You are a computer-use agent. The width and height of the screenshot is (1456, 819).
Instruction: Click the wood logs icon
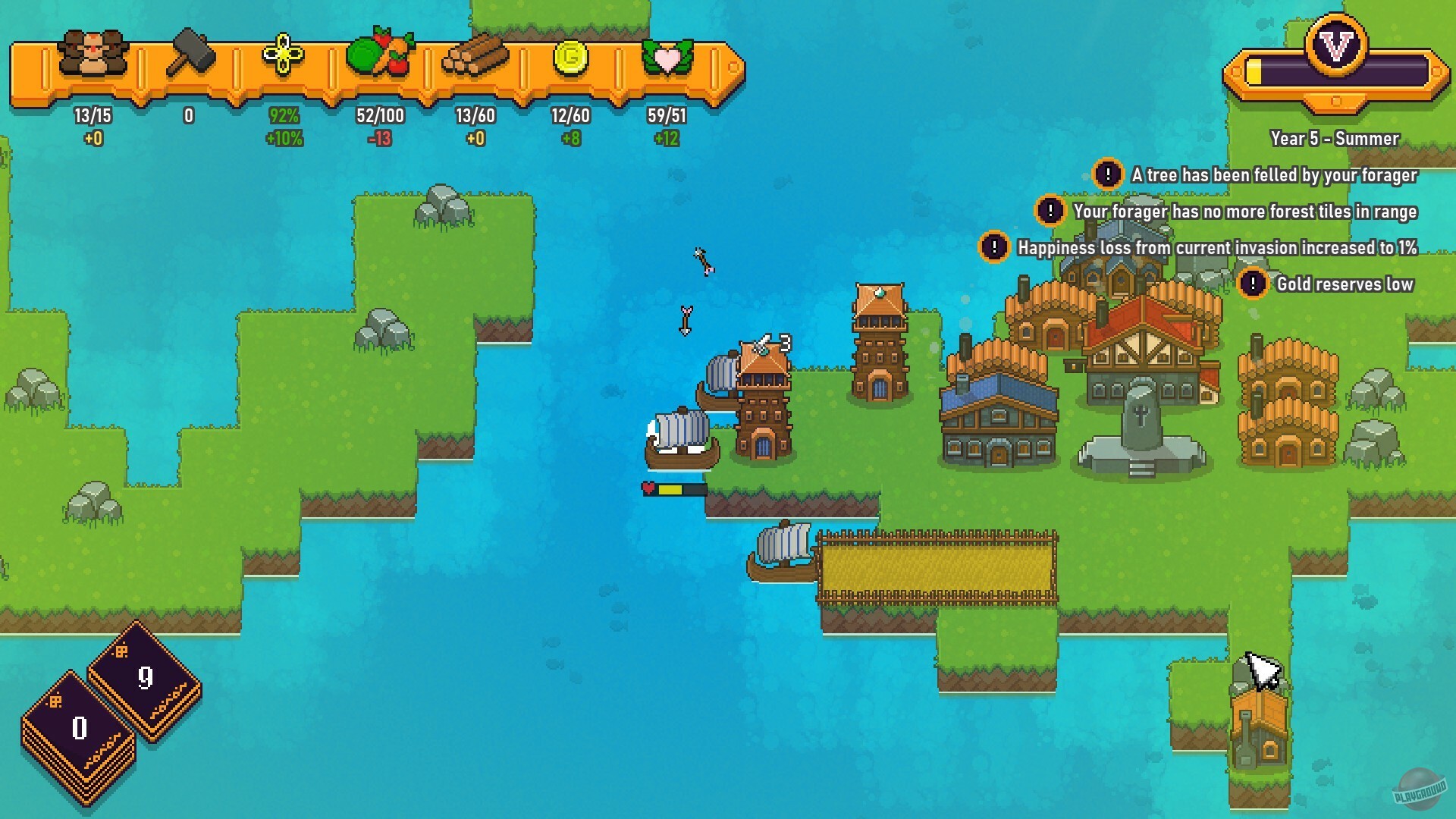[x=475, y=57]
